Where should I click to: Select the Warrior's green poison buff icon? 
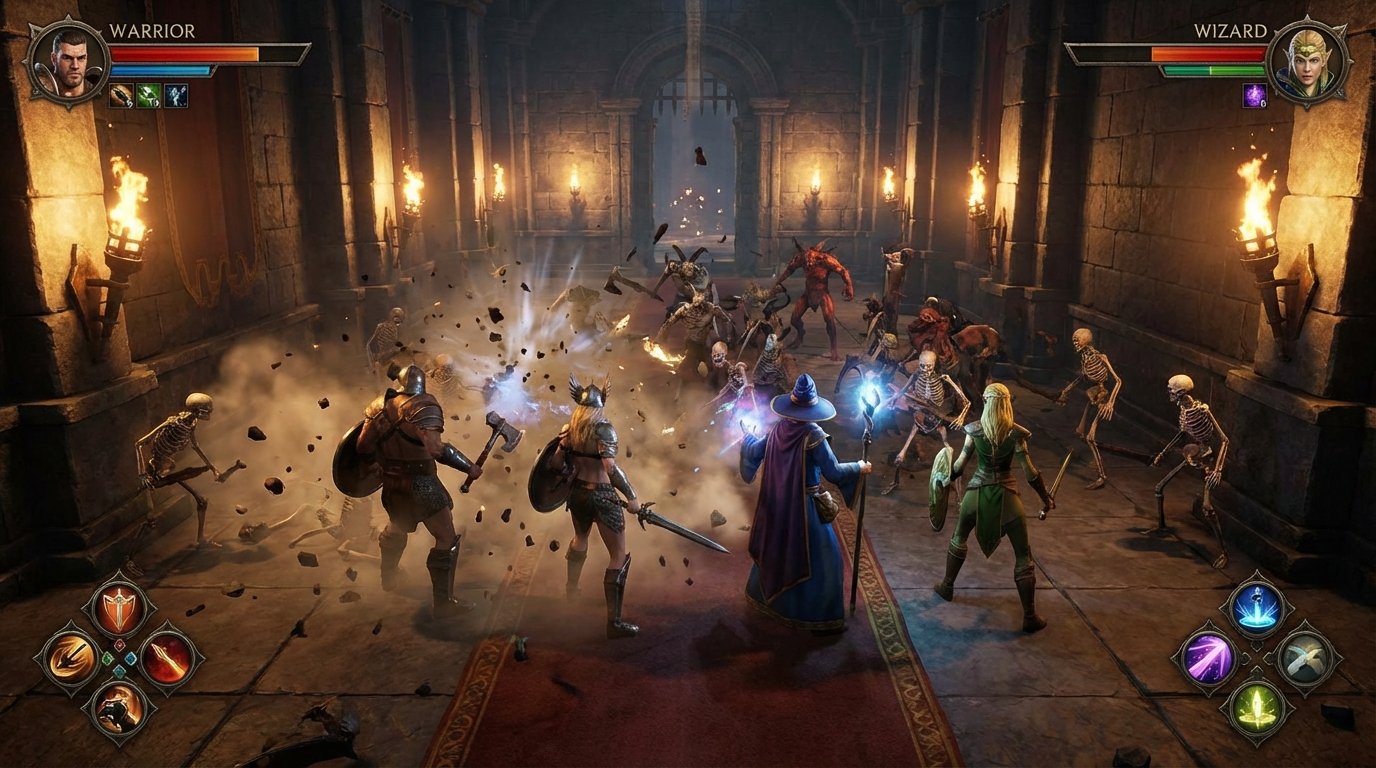pos(149,95)
